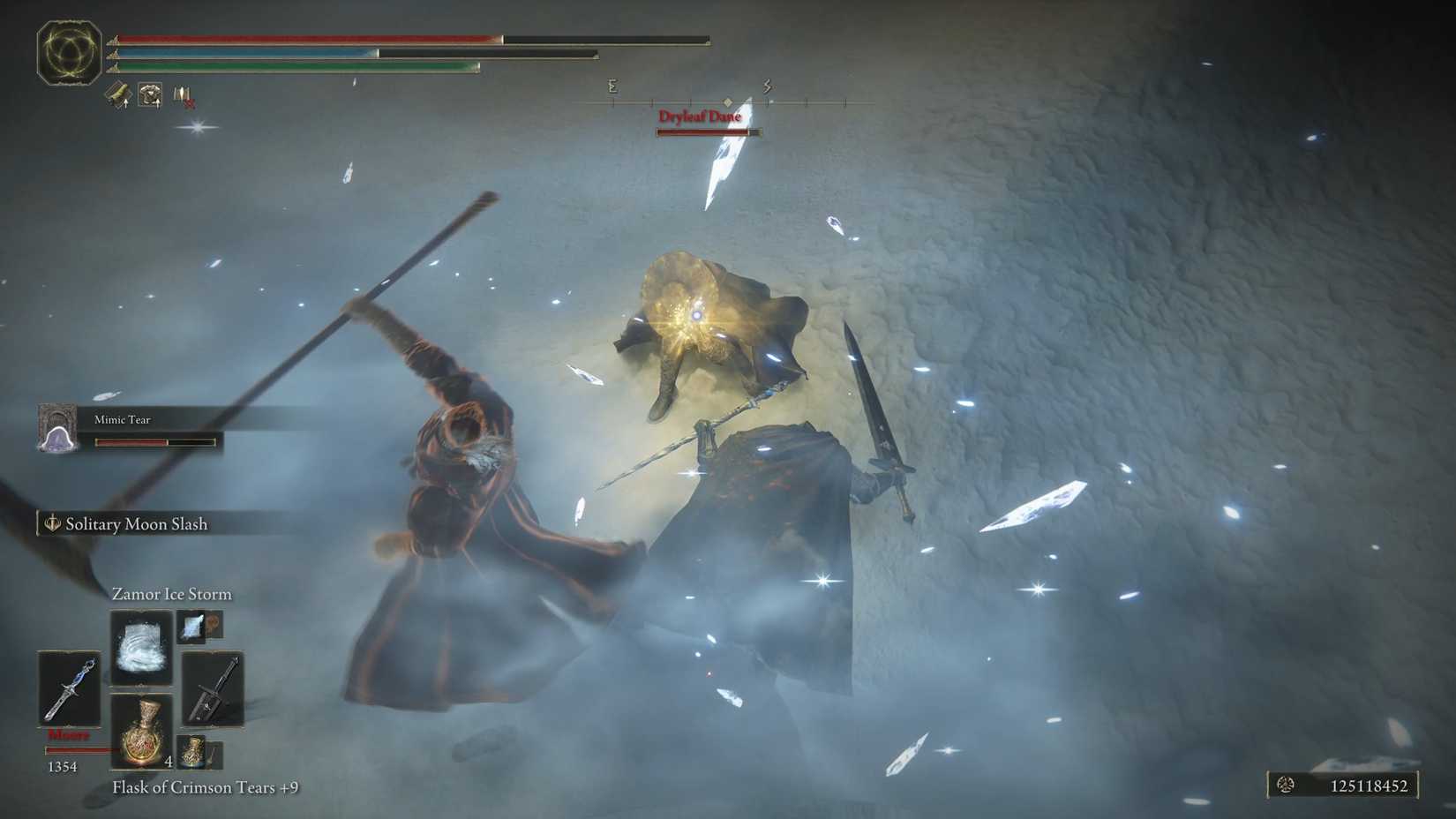The height and width of the screenshot is (819, 1456).
Task: Click the flask count number 4
Action: coord(169,762)
